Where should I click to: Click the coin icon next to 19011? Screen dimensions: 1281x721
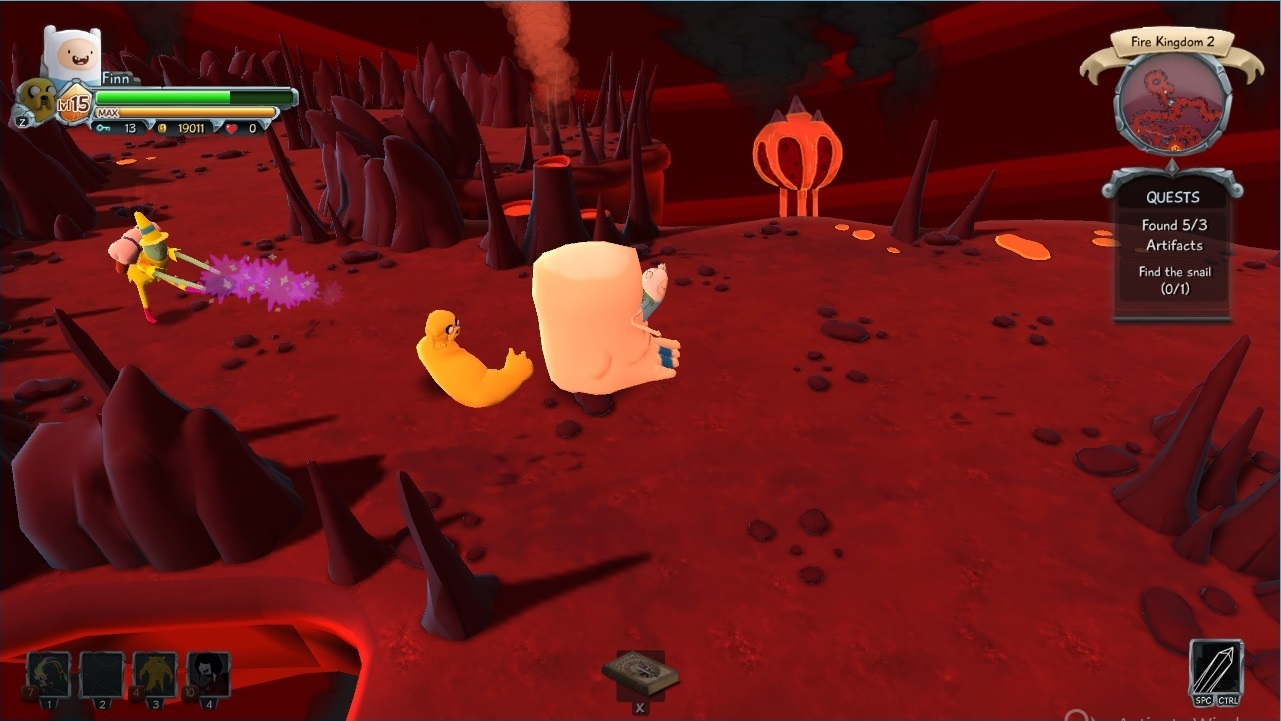pyautogui.click(x=162, y=127)
